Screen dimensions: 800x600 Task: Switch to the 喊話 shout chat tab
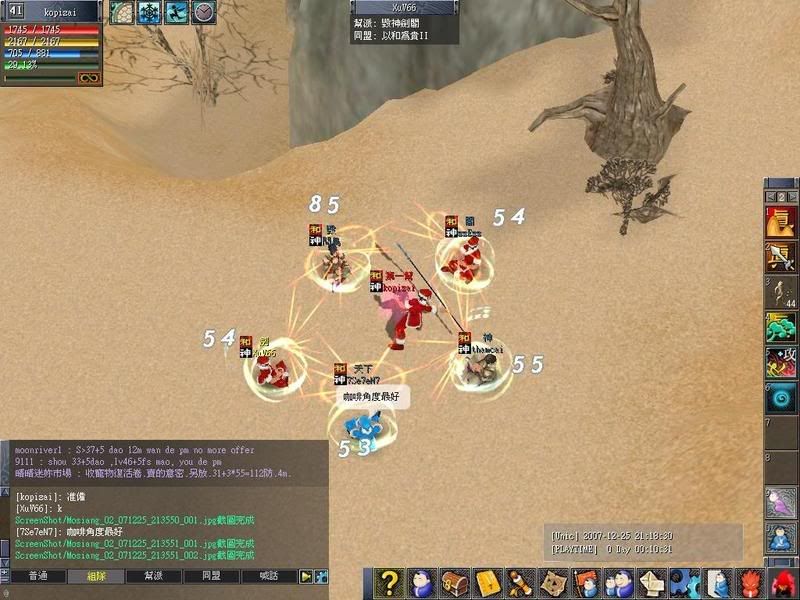269,577
